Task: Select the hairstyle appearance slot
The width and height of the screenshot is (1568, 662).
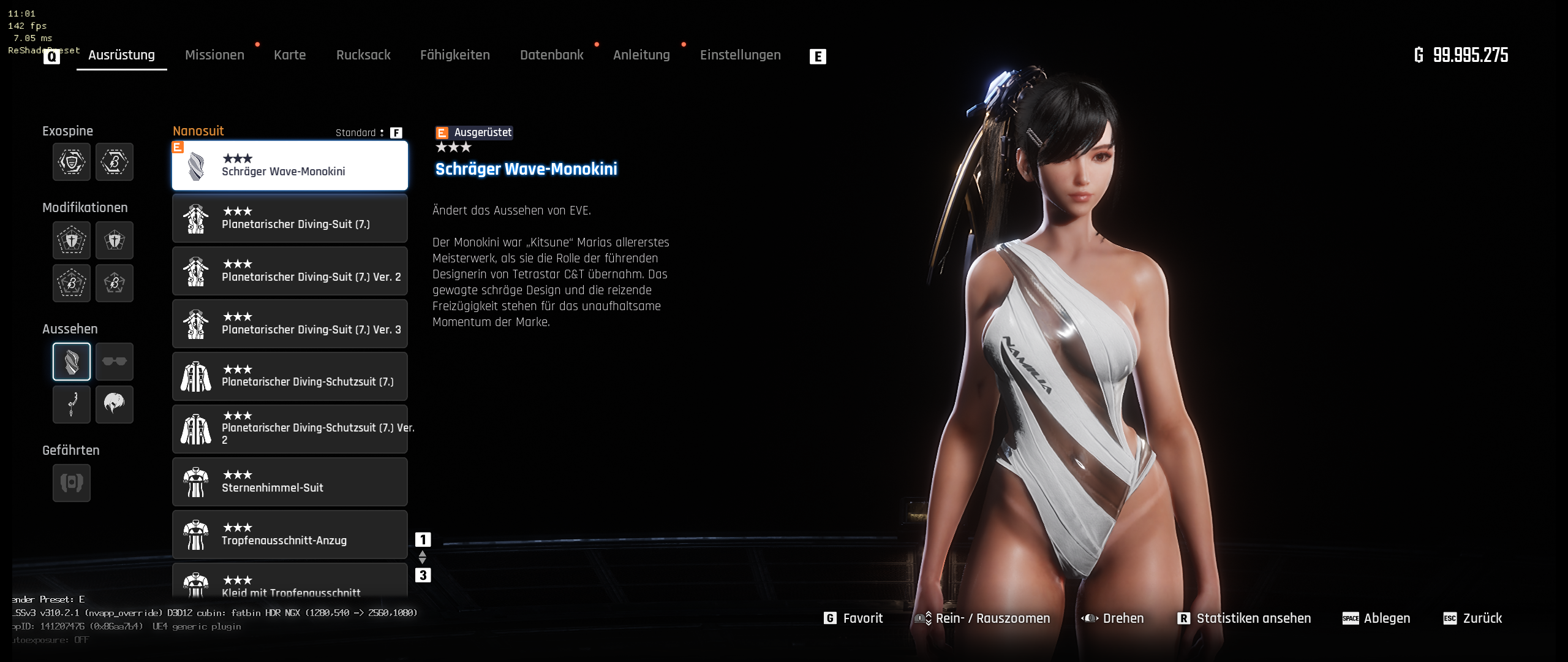Action: [115, 405]
